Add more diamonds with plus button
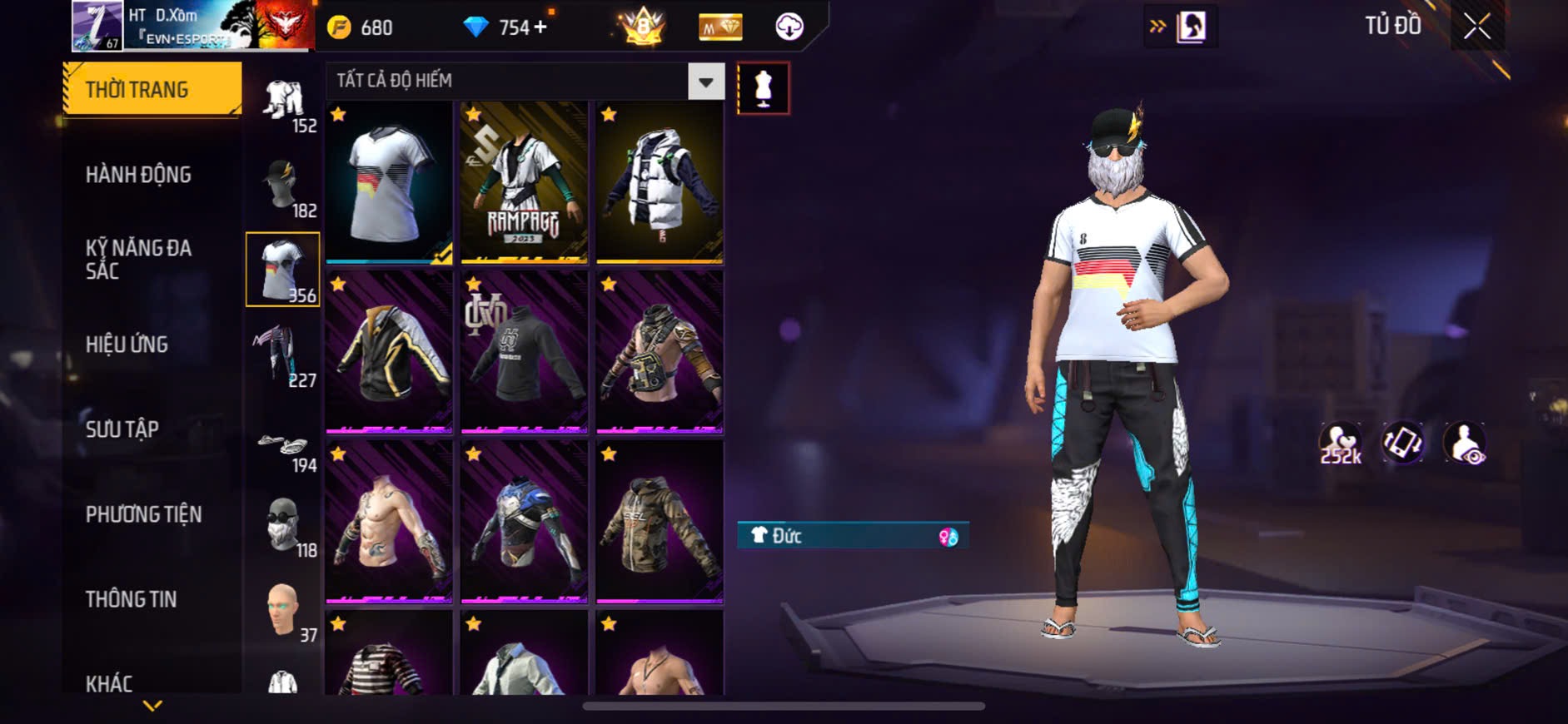The height and width of the screenshot is (724, 1568). 540,27
